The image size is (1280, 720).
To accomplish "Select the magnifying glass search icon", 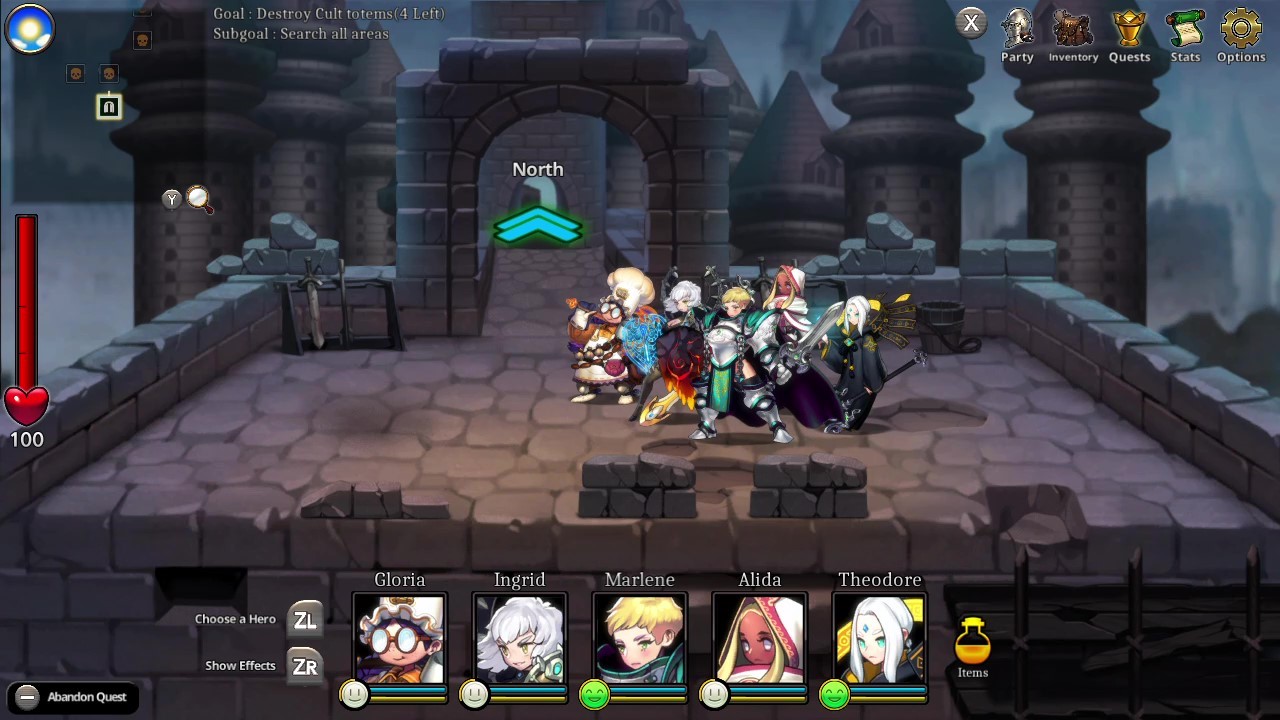I will tap(199, 200).
